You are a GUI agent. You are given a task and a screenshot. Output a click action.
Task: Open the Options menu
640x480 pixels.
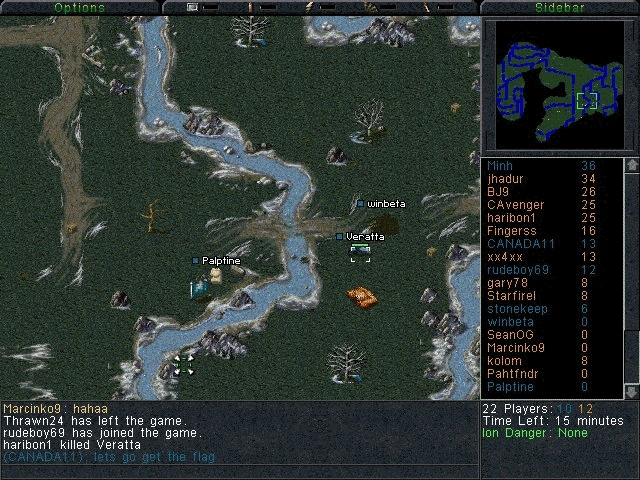tap(79, 7)
